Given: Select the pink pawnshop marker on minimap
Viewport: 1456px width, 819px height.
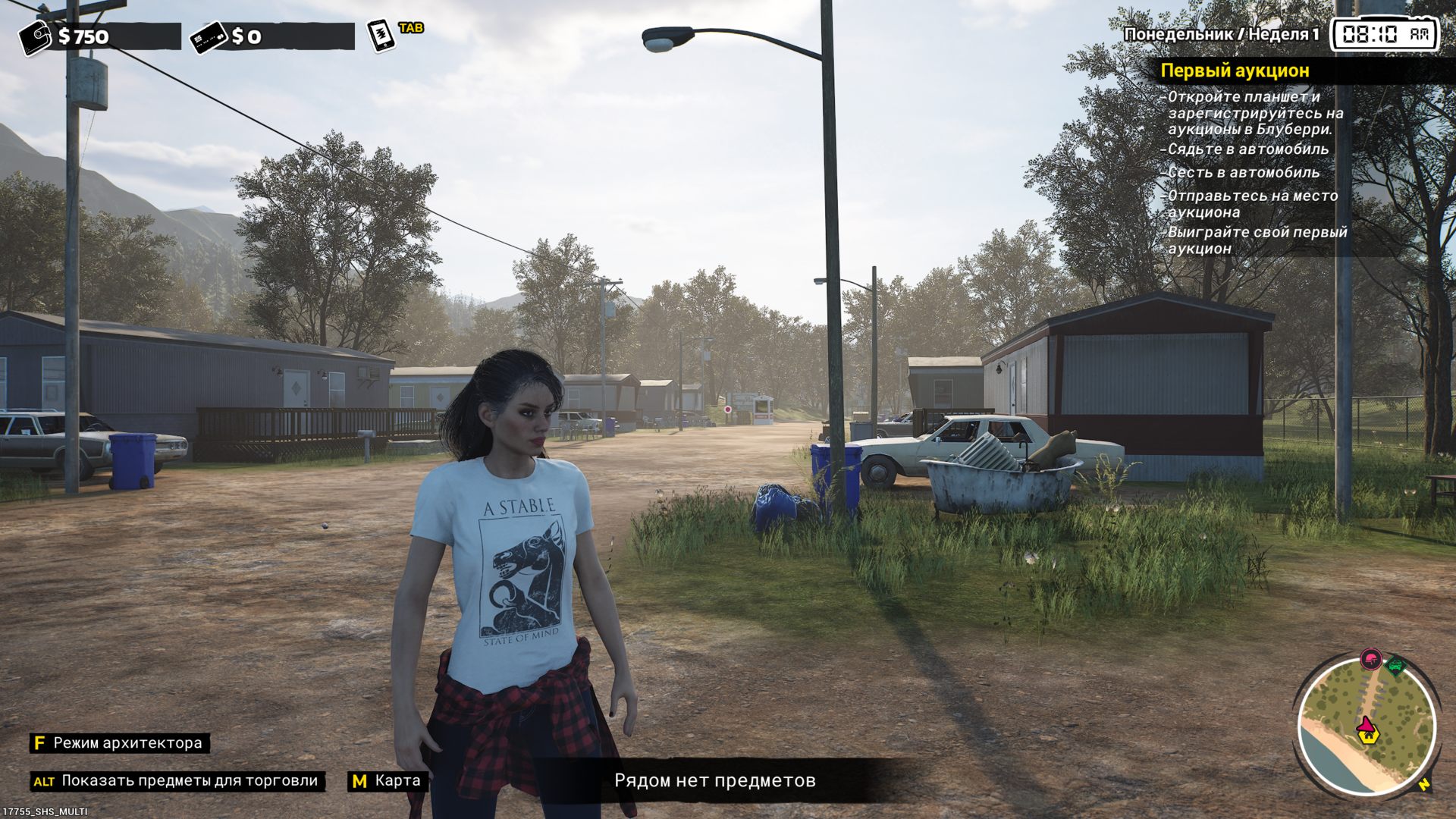Looking at the screenshot, I should (1370, 659).
